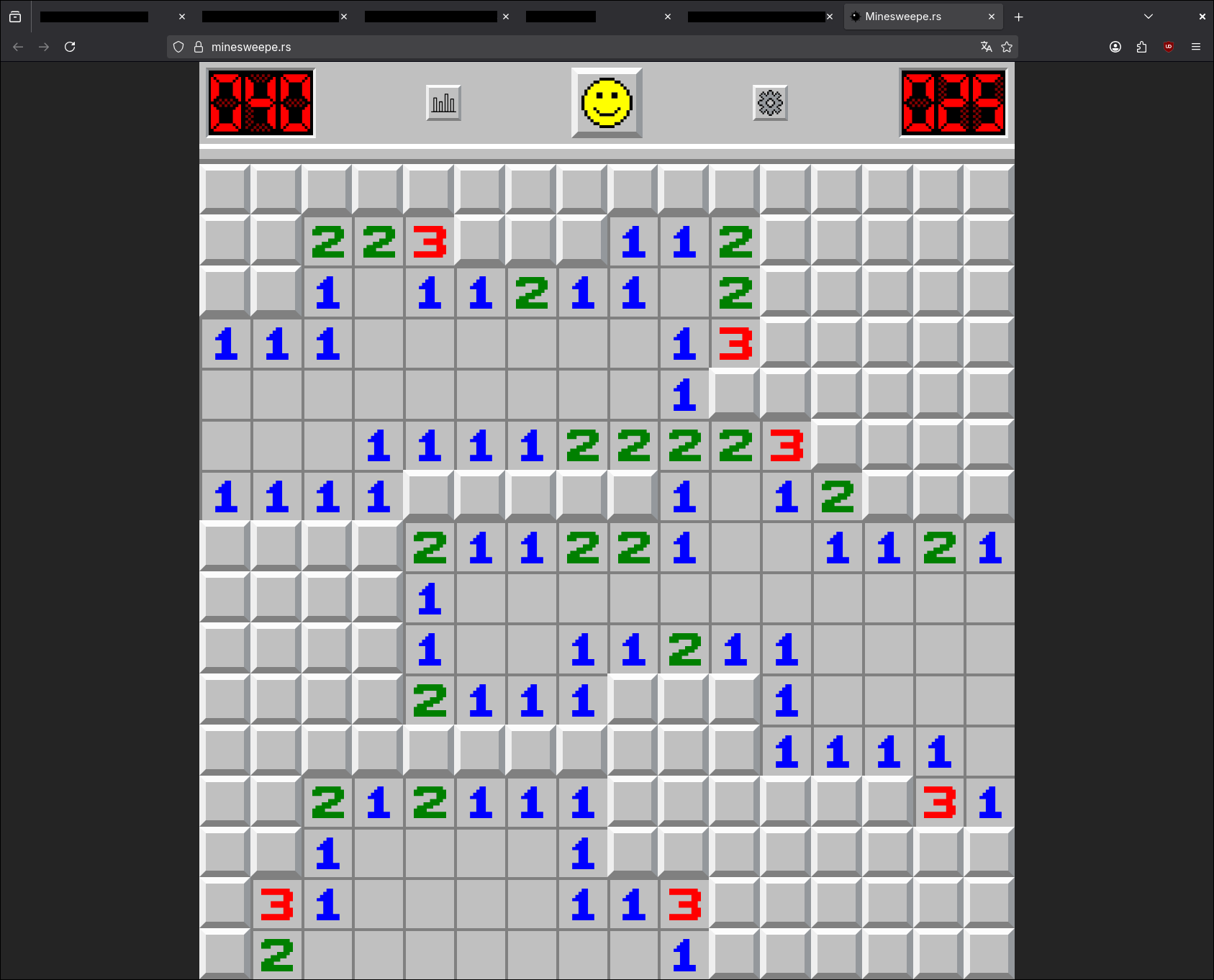Screen dimensions: 1214x980
Task: Expand the tabs list dropdown chevron
Action: (1148, 16)
